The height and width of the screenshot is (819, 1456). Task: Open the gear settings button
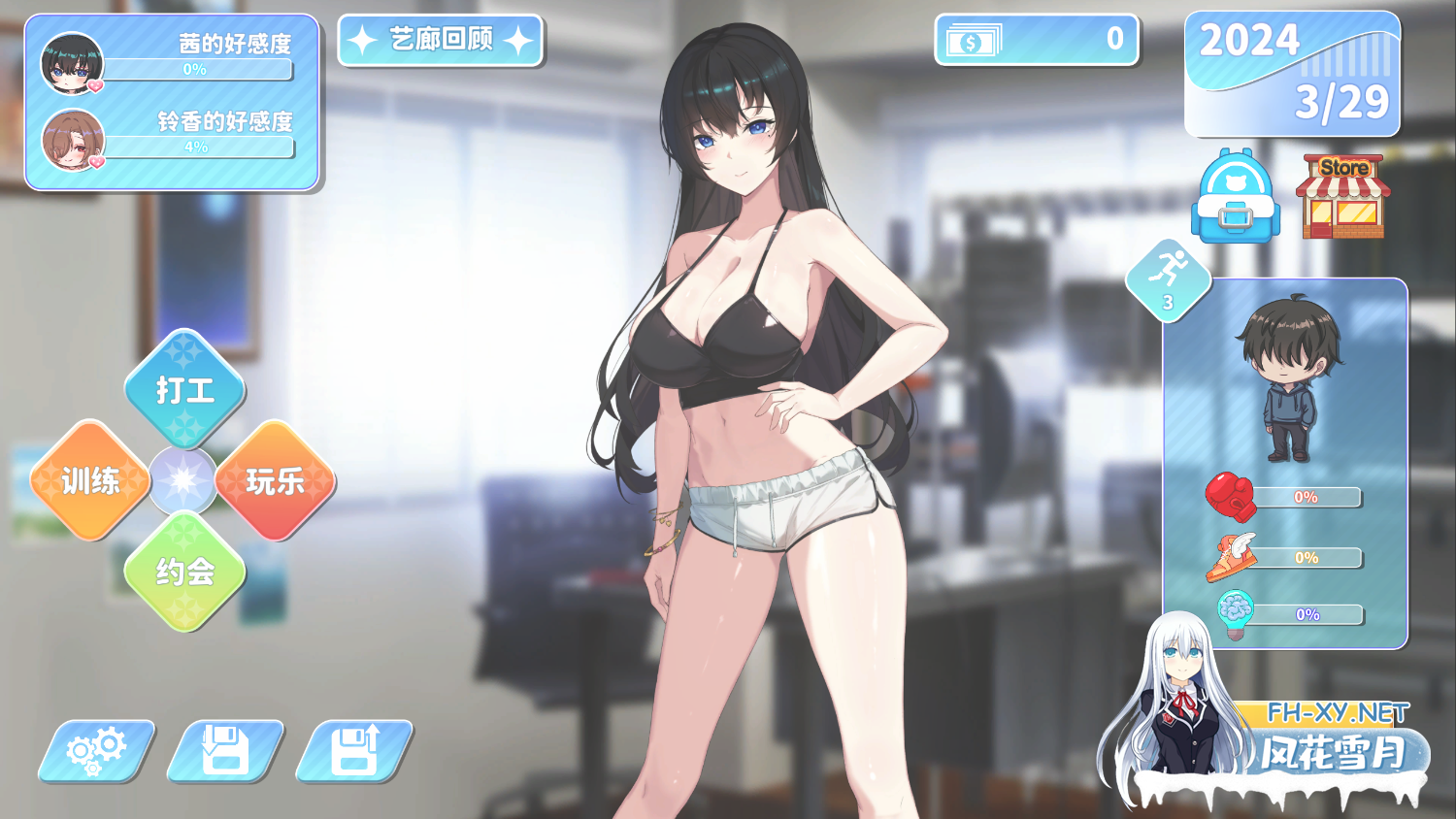click(96, 750)
